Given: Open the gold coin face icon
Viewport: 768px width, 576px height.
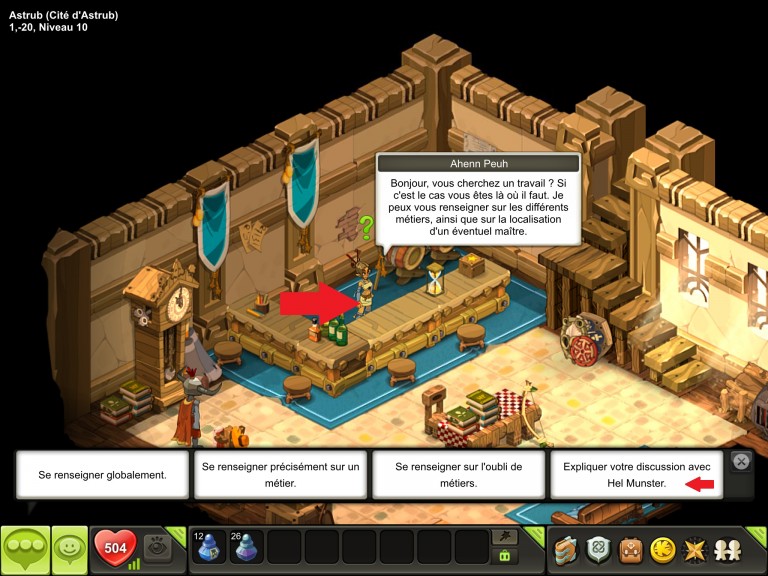Looking at the screenshot, I should click(664, 549).
